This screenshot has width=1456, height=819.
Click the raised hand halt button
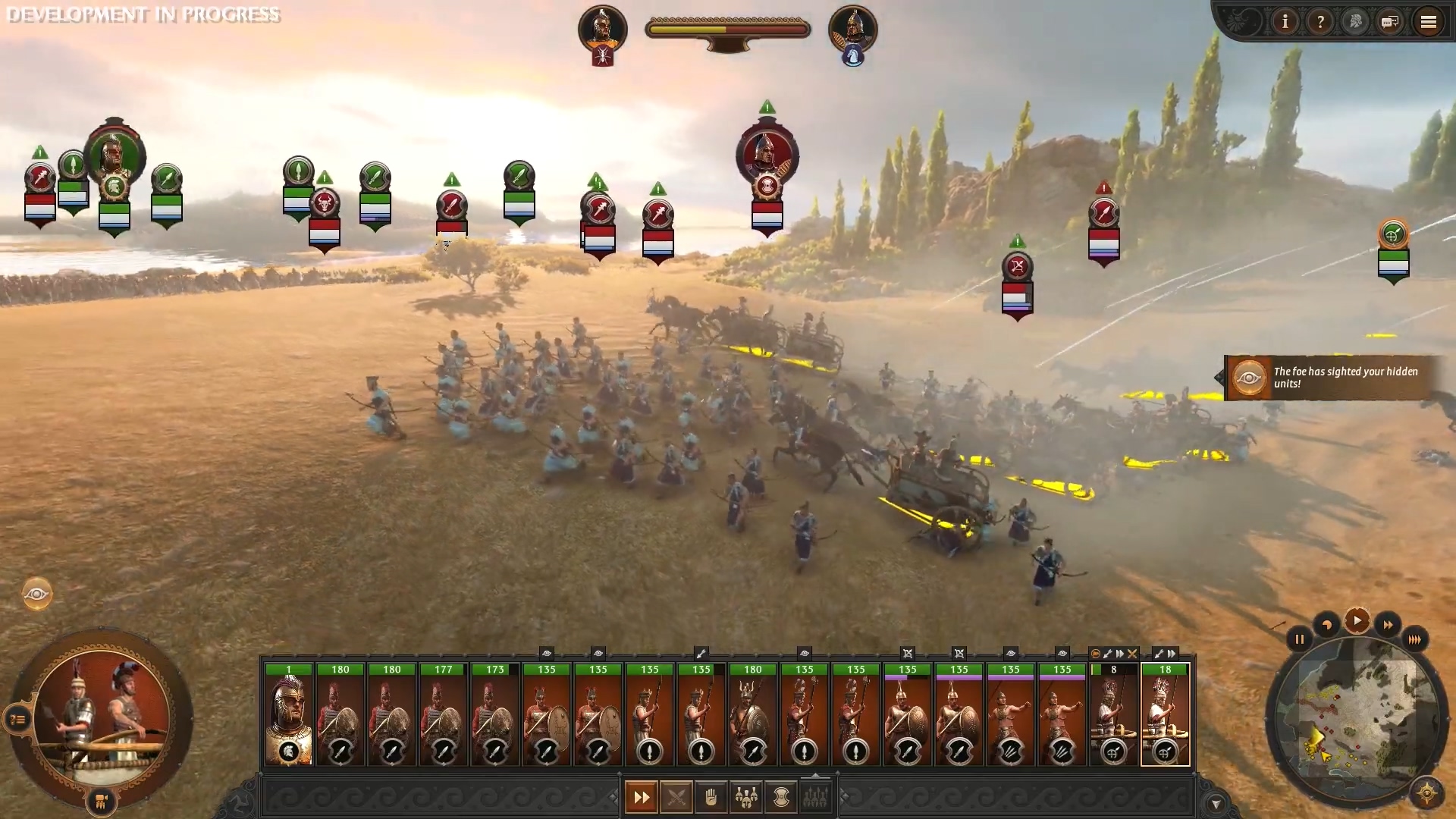tap(711, 797)
